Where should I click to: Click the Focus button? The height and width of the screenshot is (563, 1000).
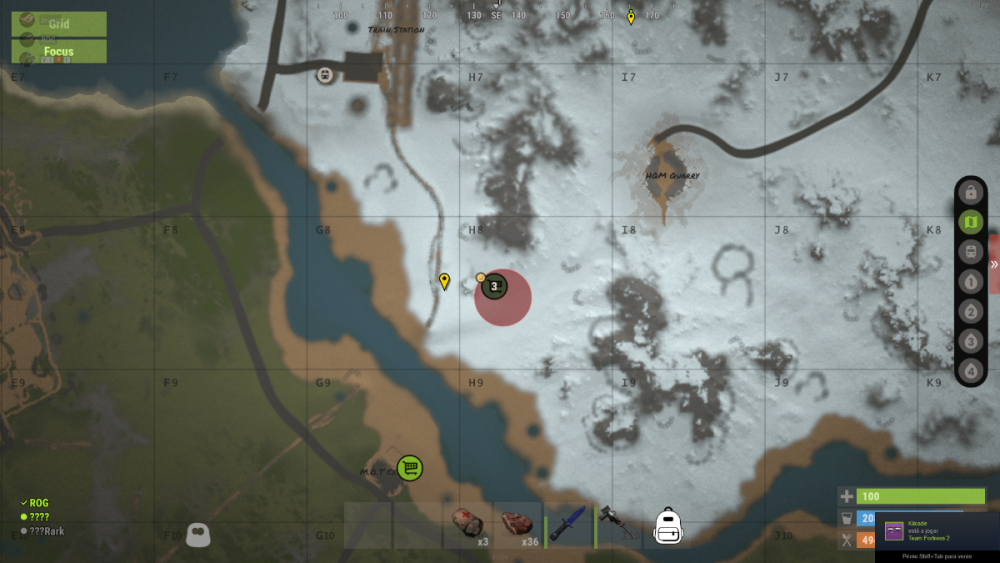point(59,51)
